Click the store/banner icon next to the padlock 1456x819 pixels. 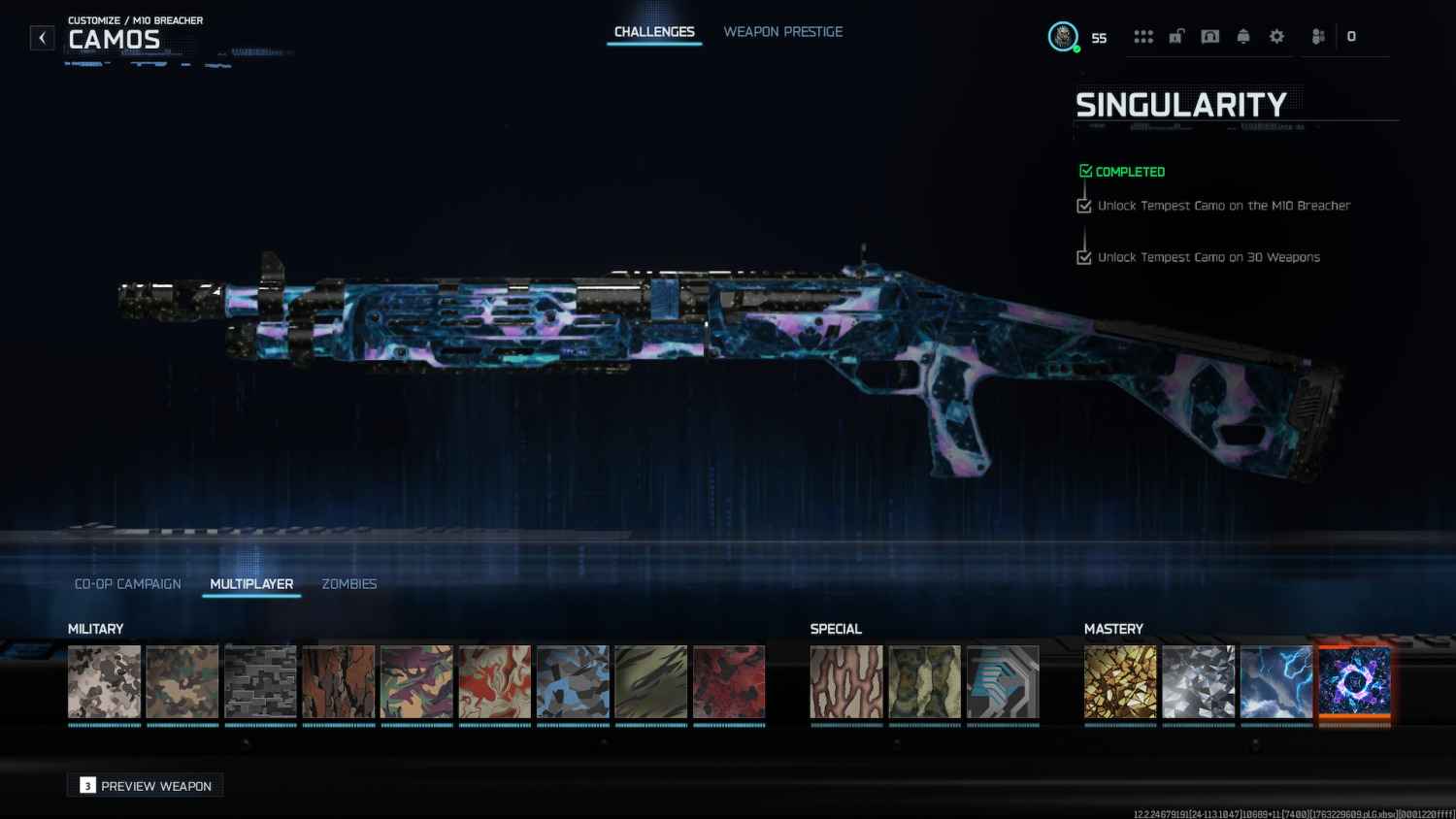1209,36
